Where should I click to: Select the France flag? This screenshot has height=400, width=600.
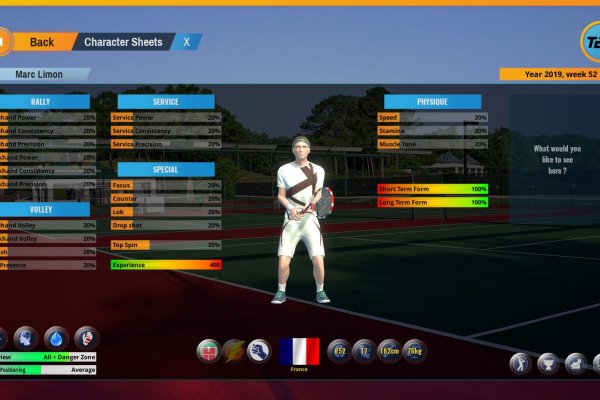[x=299, y=353]
